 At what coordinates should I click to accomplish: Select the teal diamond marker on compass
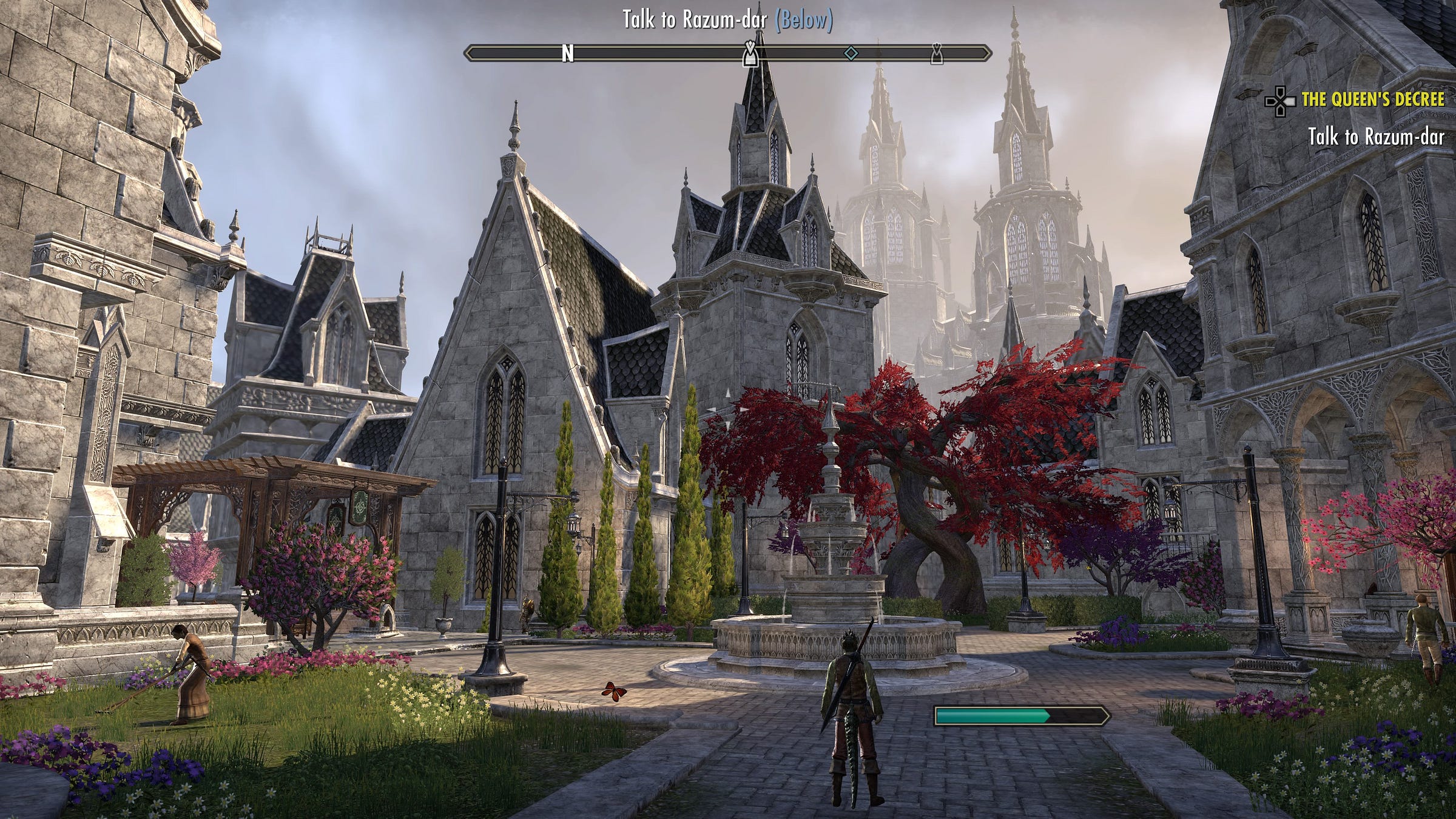[851, 53]
